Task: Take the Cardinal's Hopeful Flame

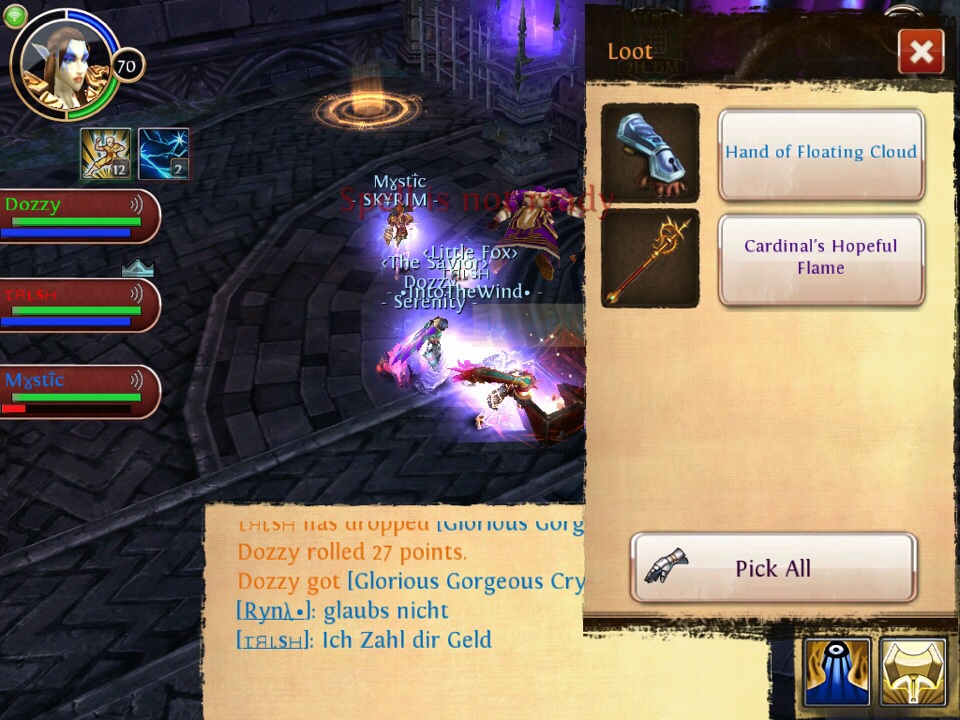Action: (820, 258)
